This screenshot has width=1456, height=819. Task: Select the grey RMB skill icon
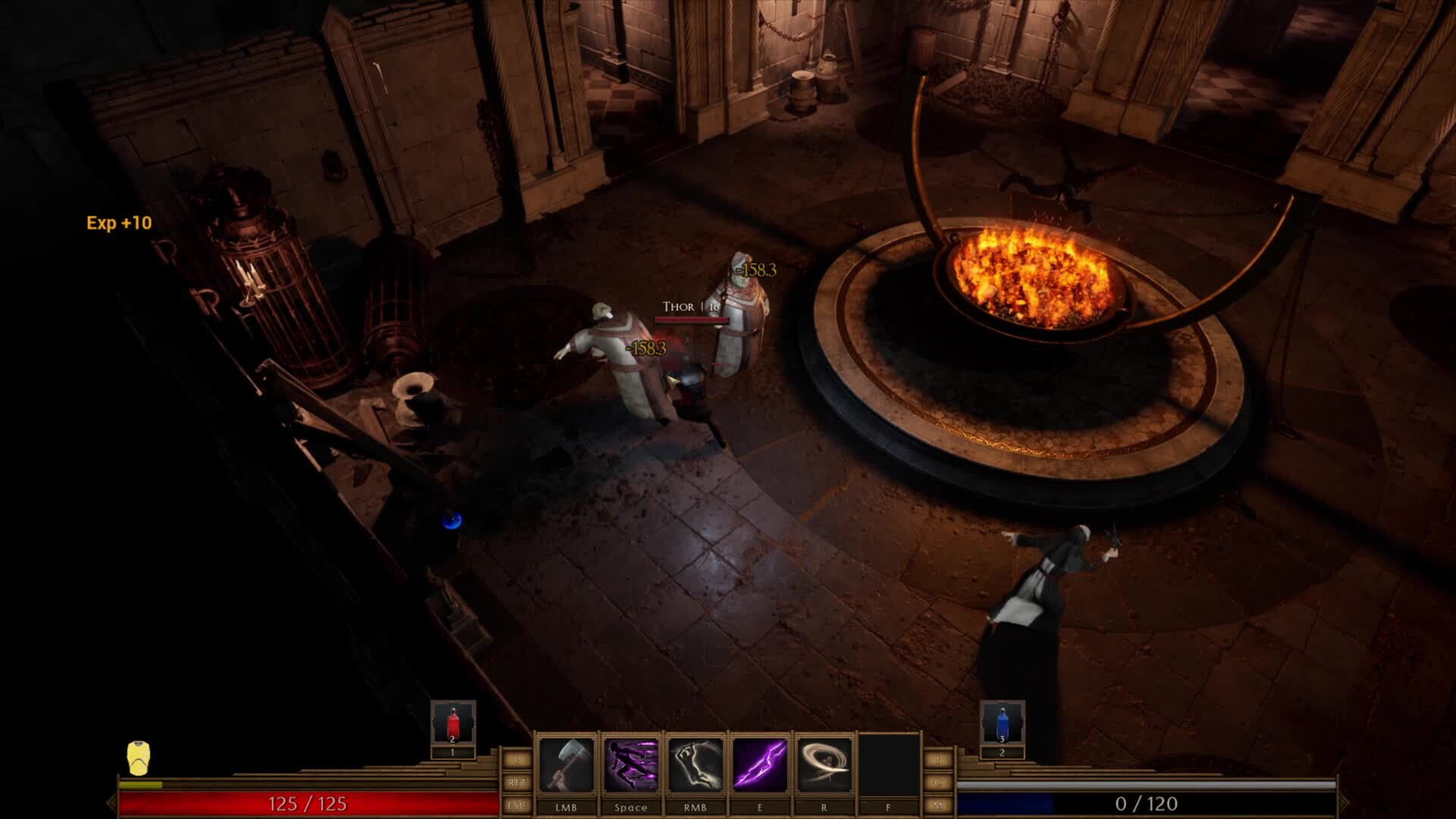click(x=695, y=764)
